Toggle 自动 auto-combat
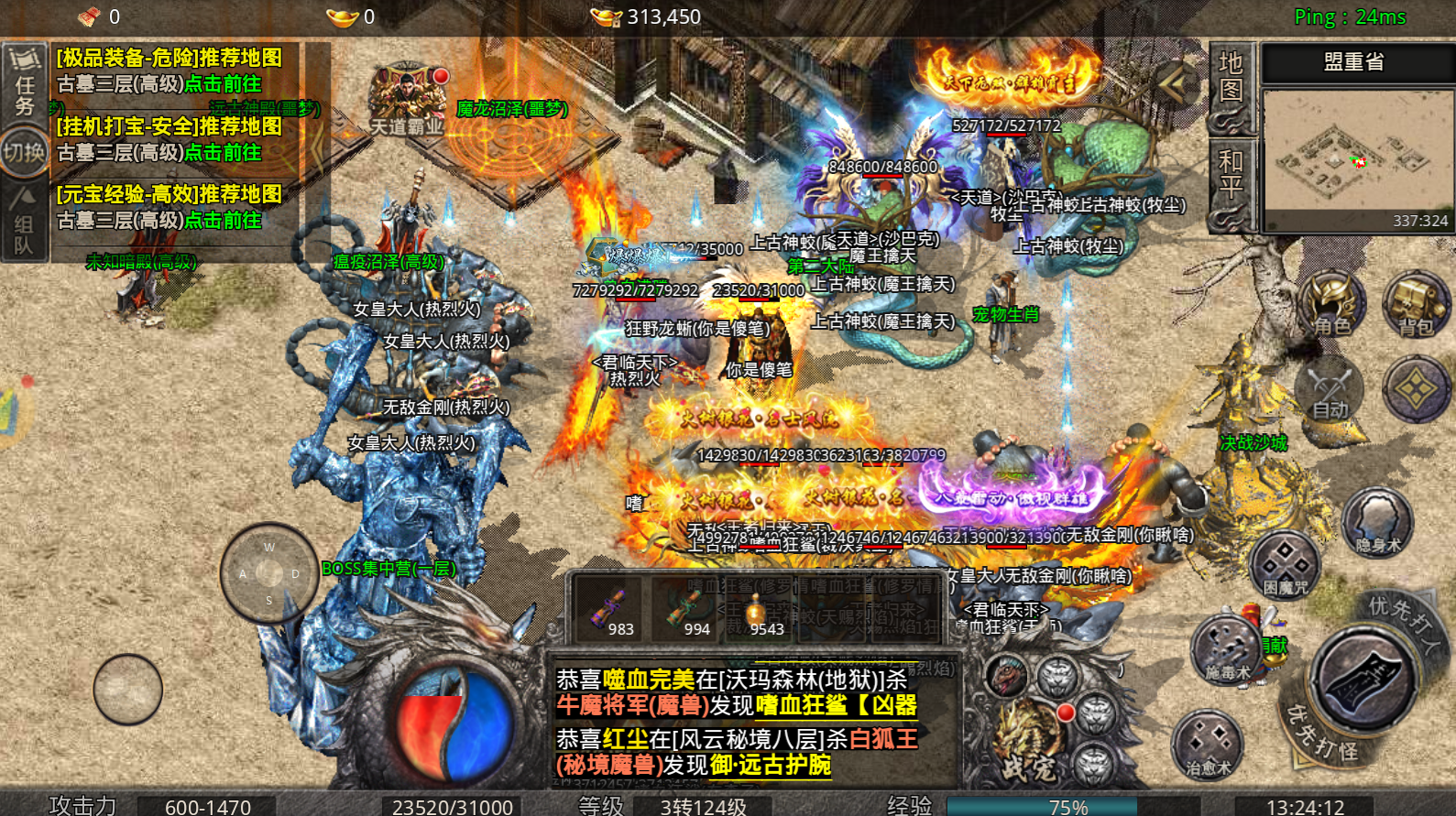1456x816 pixels. click(x=1330, y=390)
